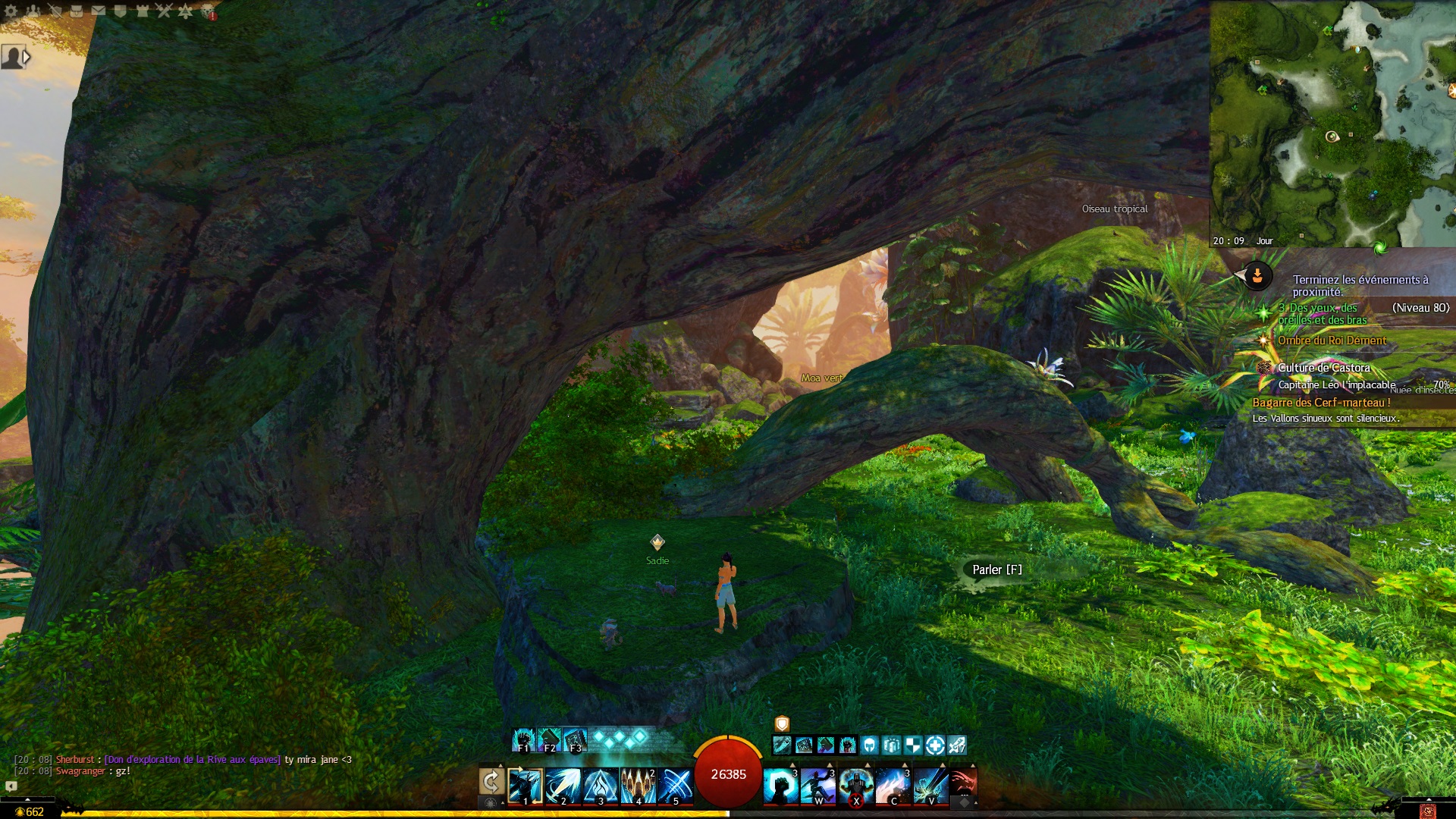Select the story step "Des yeux, des oreilles et des bras"
Image resolution: width=1456 pixels, height=819 pixels.
pyautogui.click(x=1323, y=314)
